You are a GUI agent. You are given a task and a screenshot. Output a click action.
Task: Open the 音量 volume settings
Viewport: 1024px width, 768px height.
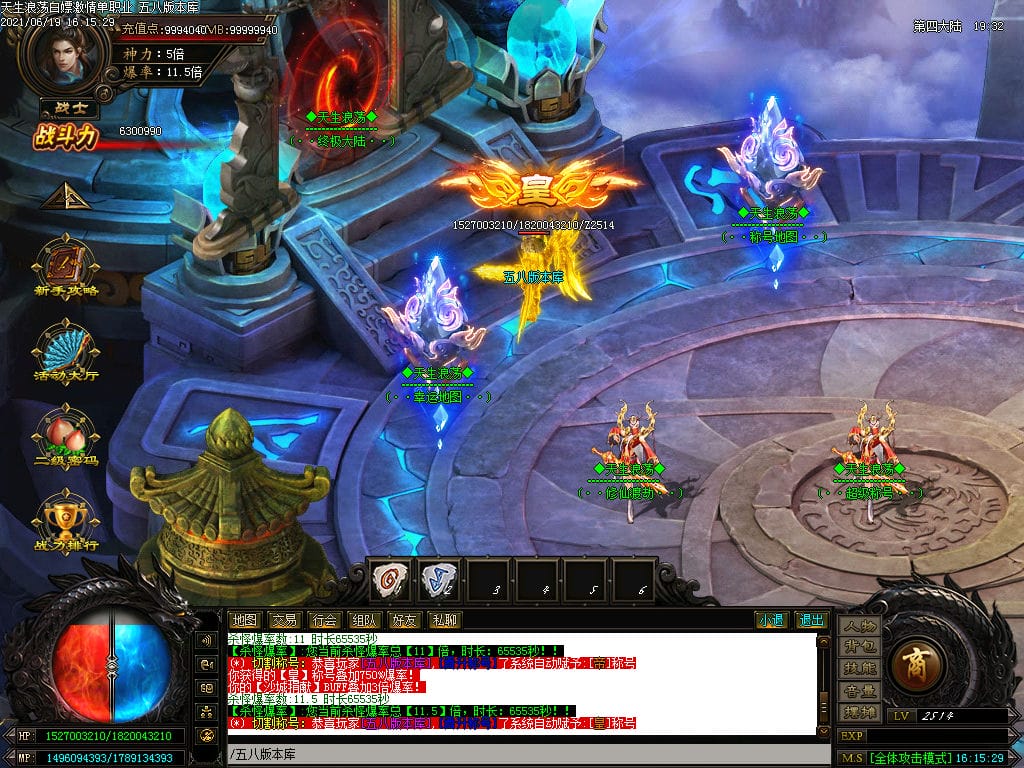(860, 690)
